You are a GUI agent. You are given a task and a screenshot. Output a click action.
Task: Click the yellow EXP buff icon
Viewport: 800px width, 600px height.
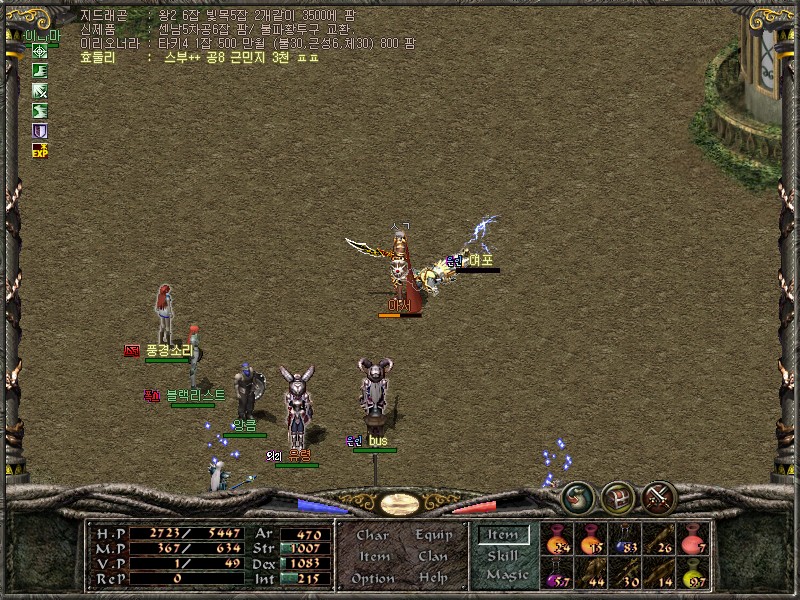(x=40, y=150)
